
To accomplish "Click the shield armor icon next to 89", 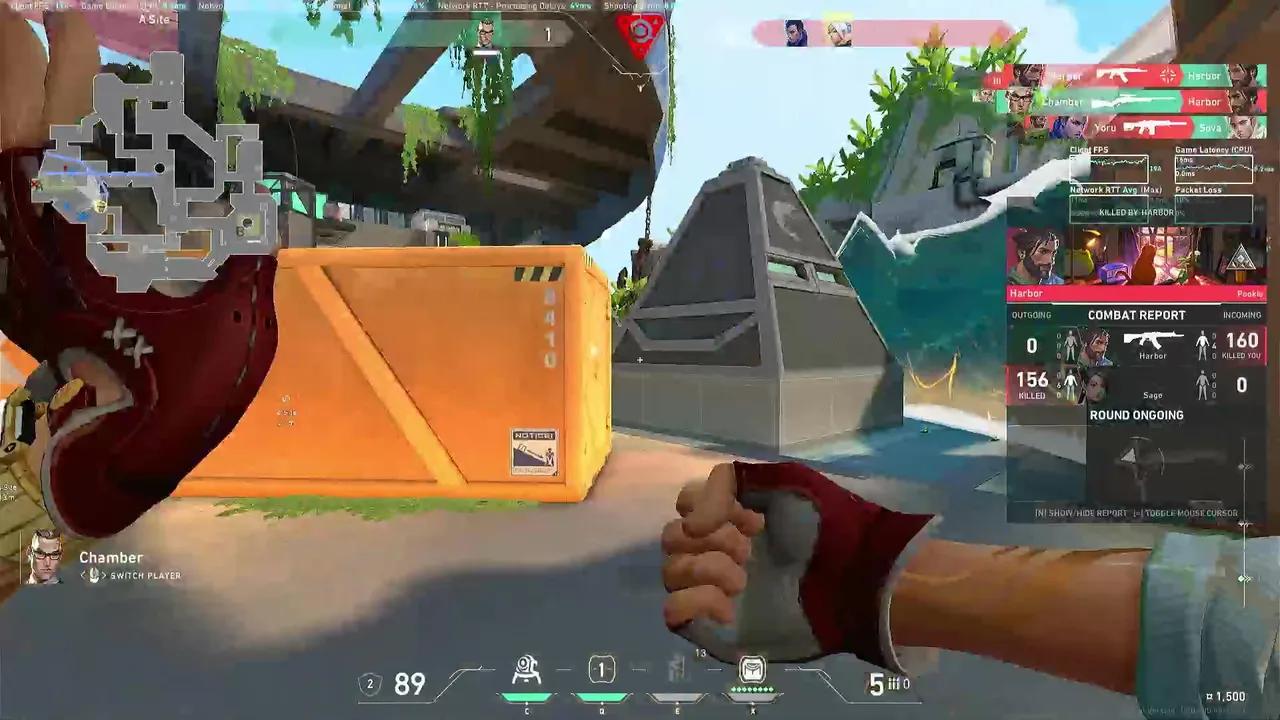I will (370, 684).
